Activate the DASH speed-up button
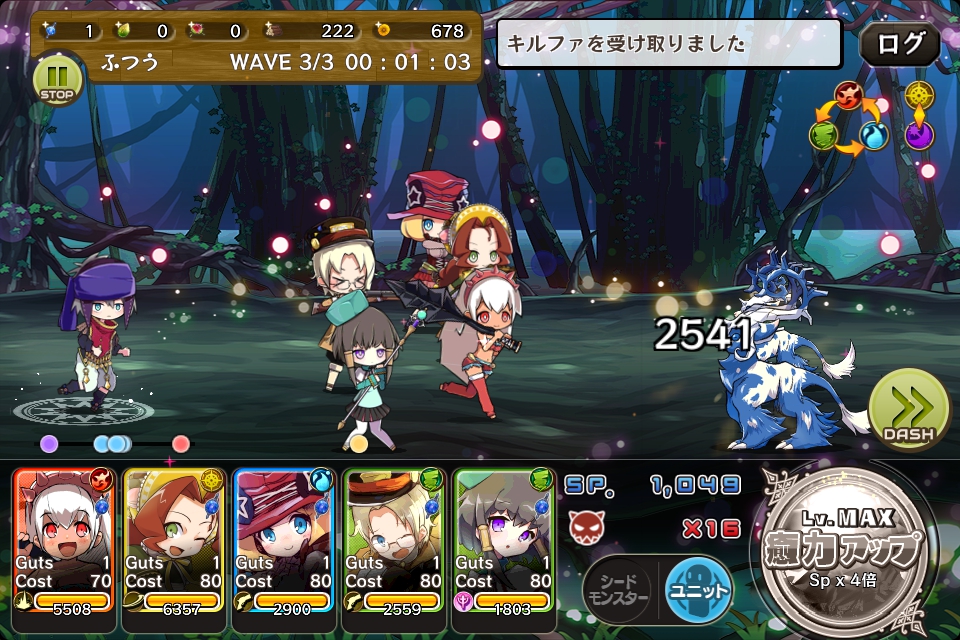Image resolution: width=960 pixels, height=640 pixels. 908,410
